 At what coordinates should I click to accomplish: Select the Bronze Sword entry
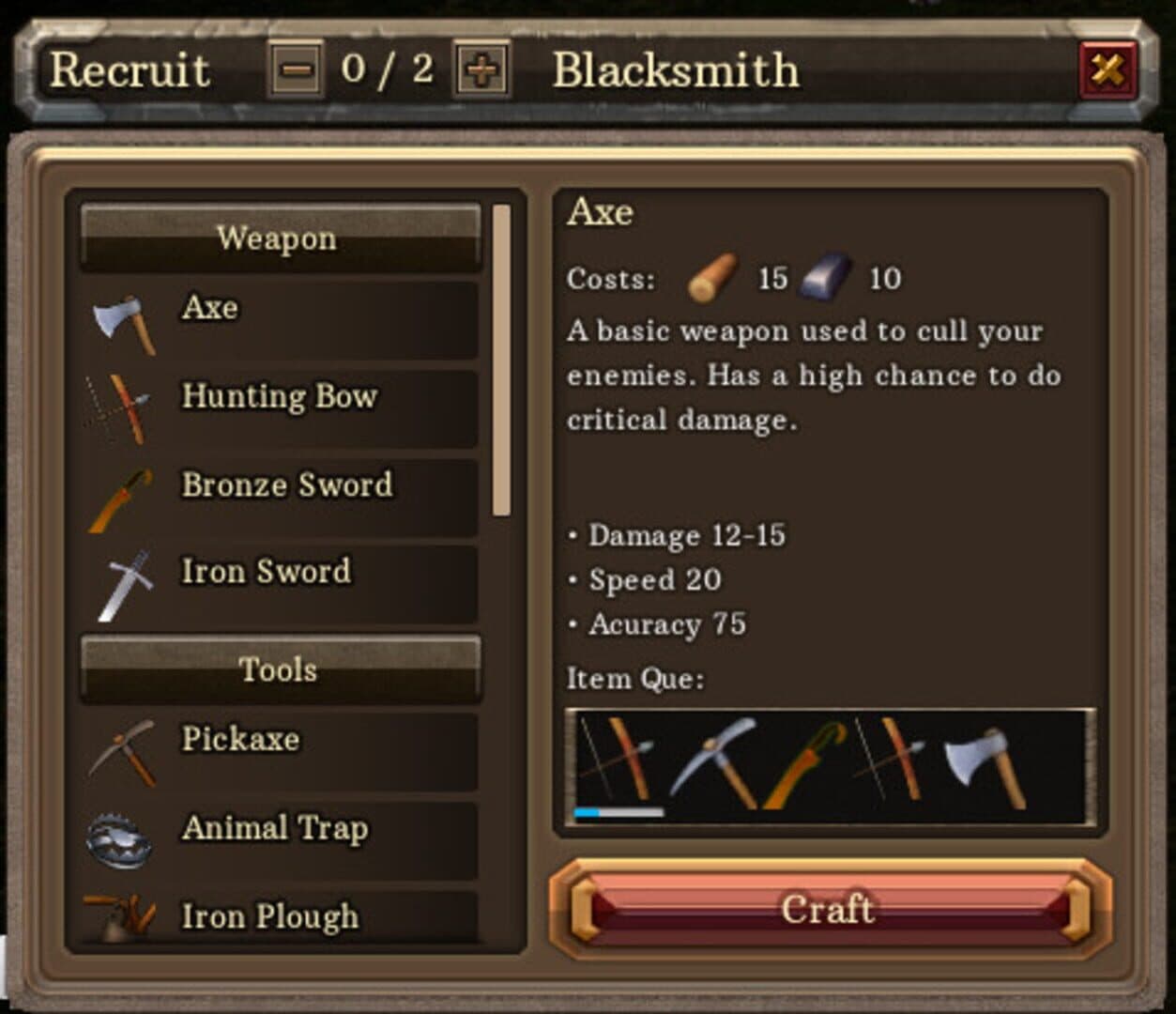tap(280, 496)
